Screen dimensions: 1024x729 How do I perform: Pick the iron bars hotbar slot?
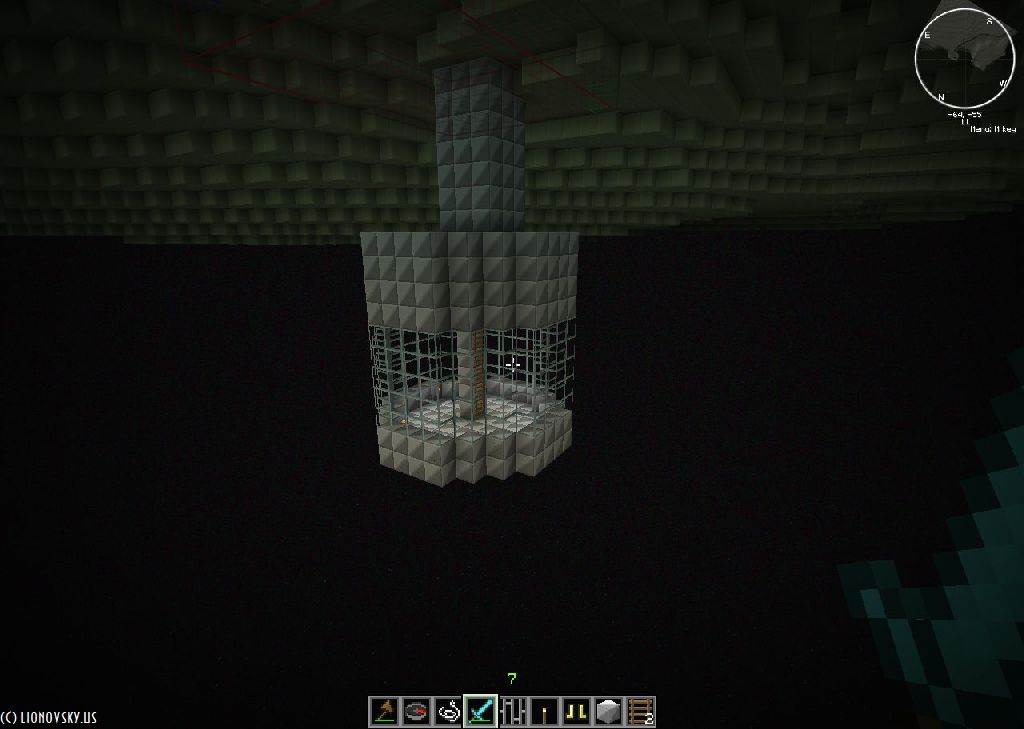(512, 711)
